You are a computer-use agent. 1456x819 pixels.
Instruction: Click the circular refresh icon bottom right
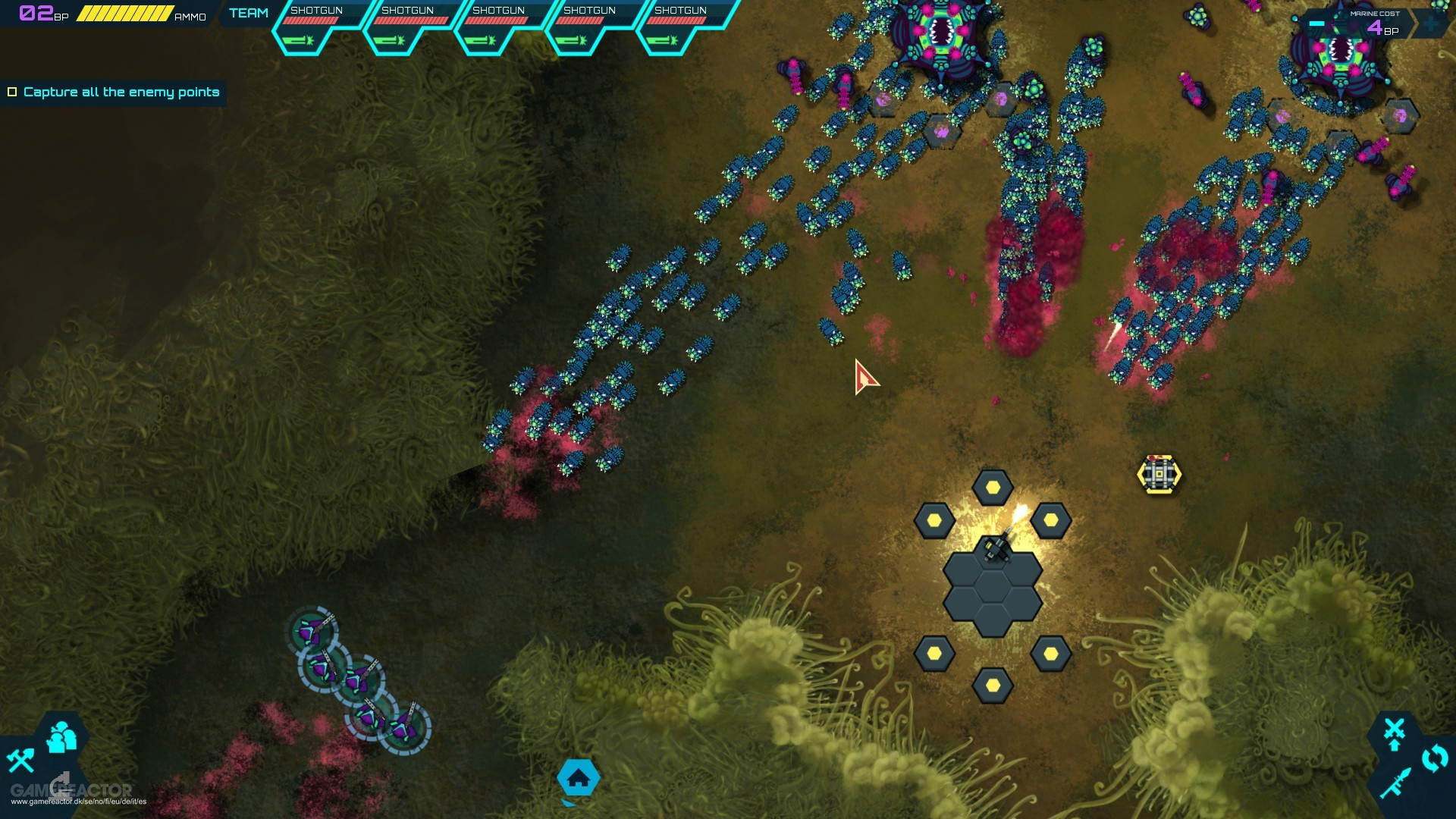click(x=1434, y=756)
